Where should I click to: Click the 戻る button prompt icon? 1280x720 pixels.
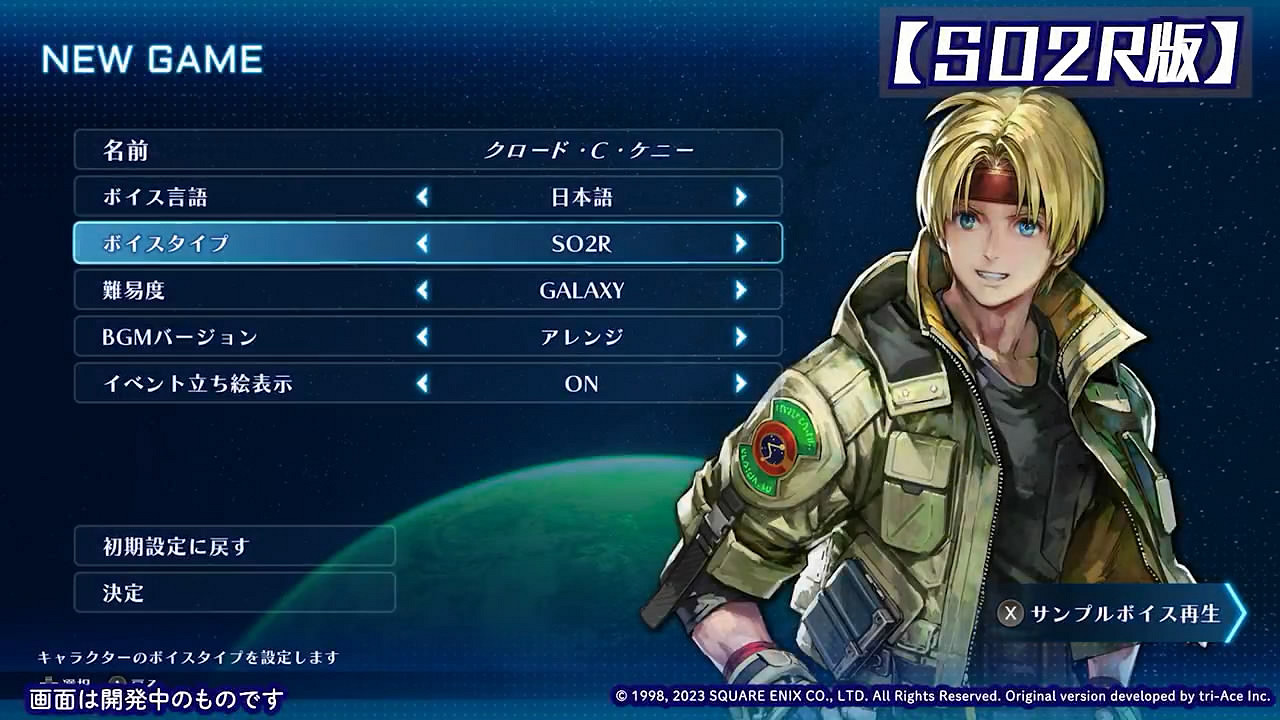[x=115, y=680]
